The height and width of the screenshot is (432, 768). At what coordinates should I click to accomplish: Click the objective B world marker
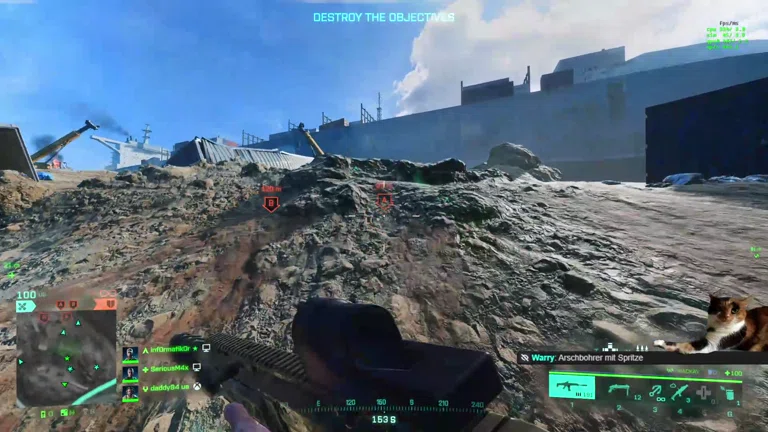(270, 203)
